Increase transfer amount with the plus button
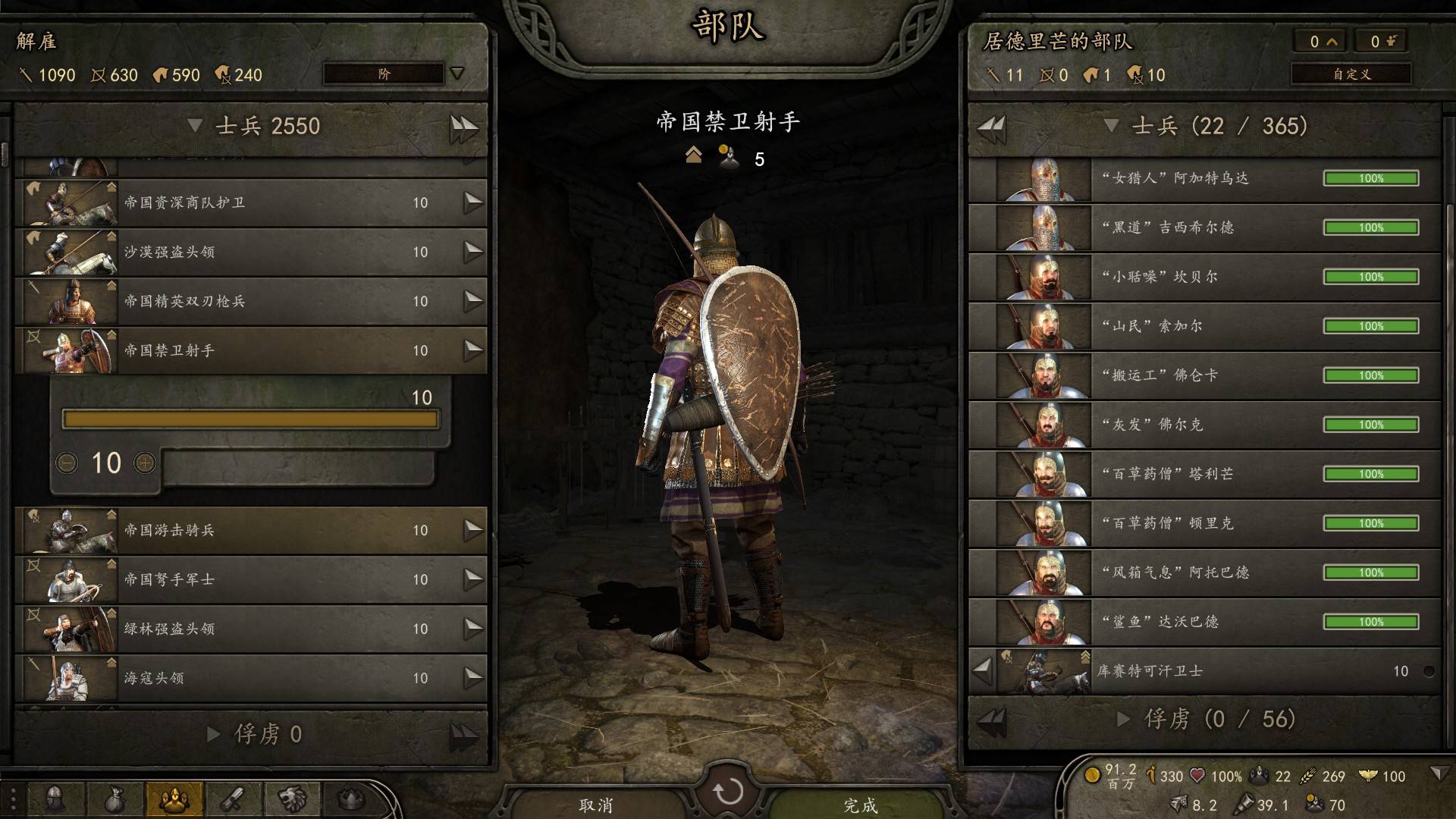The height and width of the screenshot is (819, 1456). click(x=144, y=463)
